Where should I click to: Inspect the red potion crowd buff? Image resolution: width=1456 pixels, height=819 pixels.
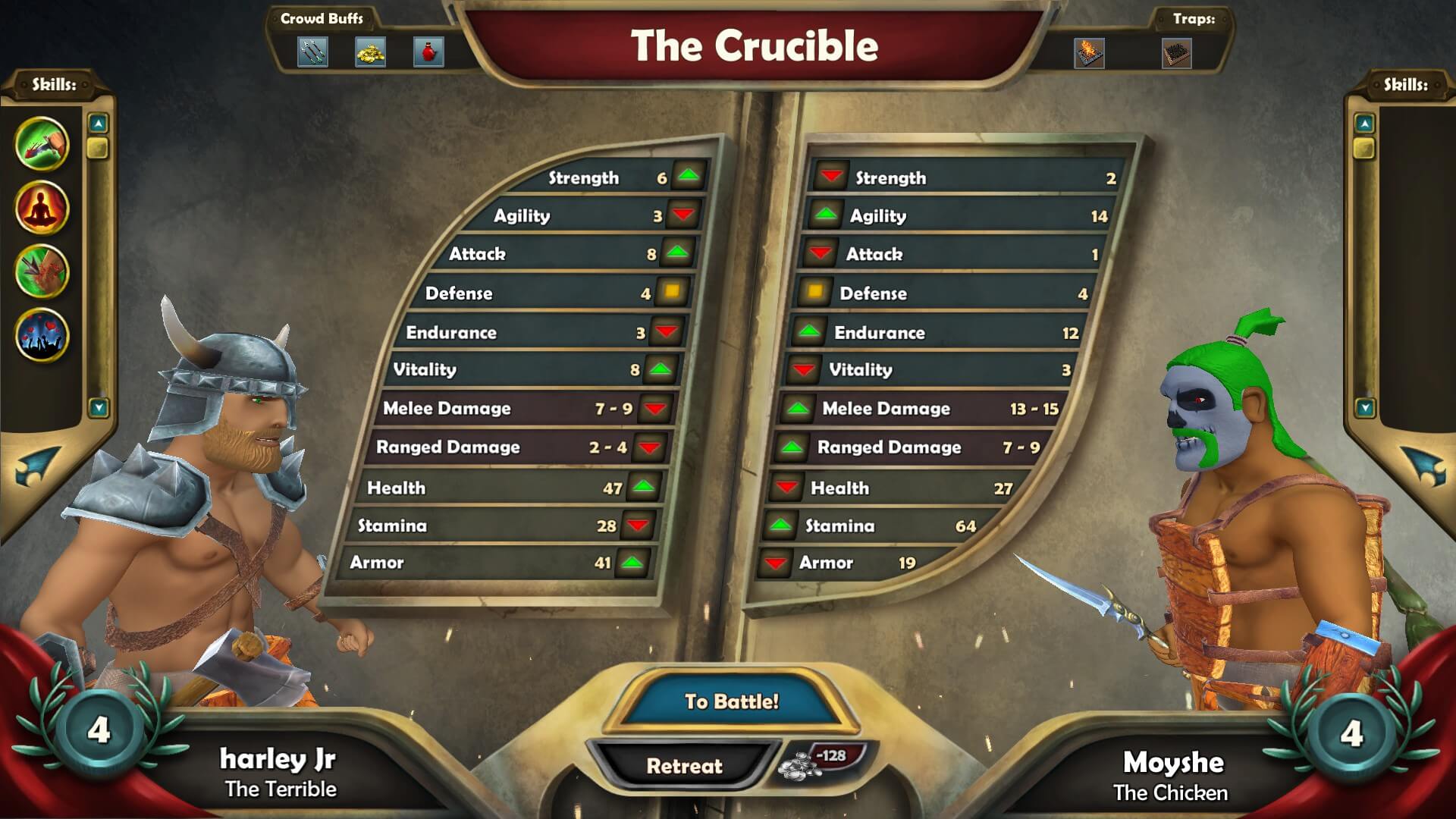pos(428,52)
